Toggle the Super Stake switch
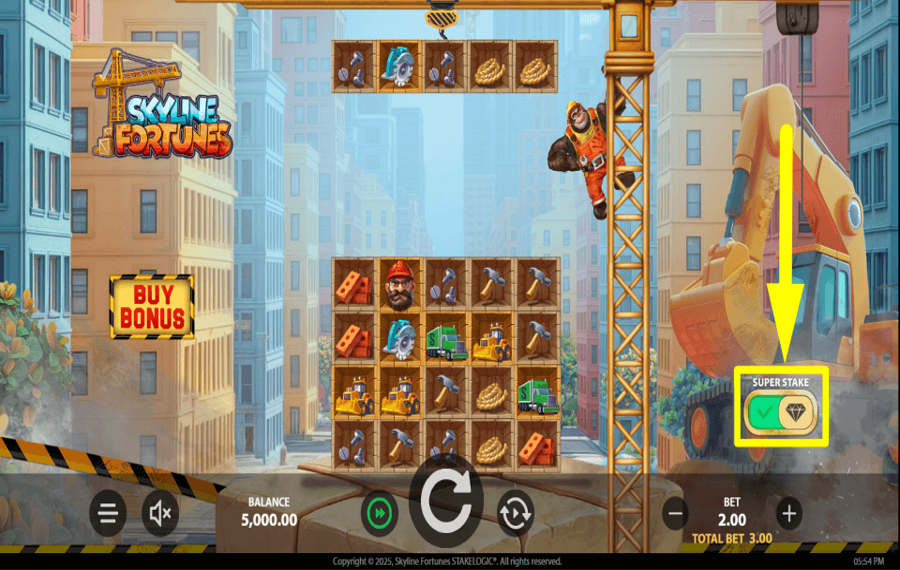The width and height of the screenshot is (900, 570). pos(782,410)
